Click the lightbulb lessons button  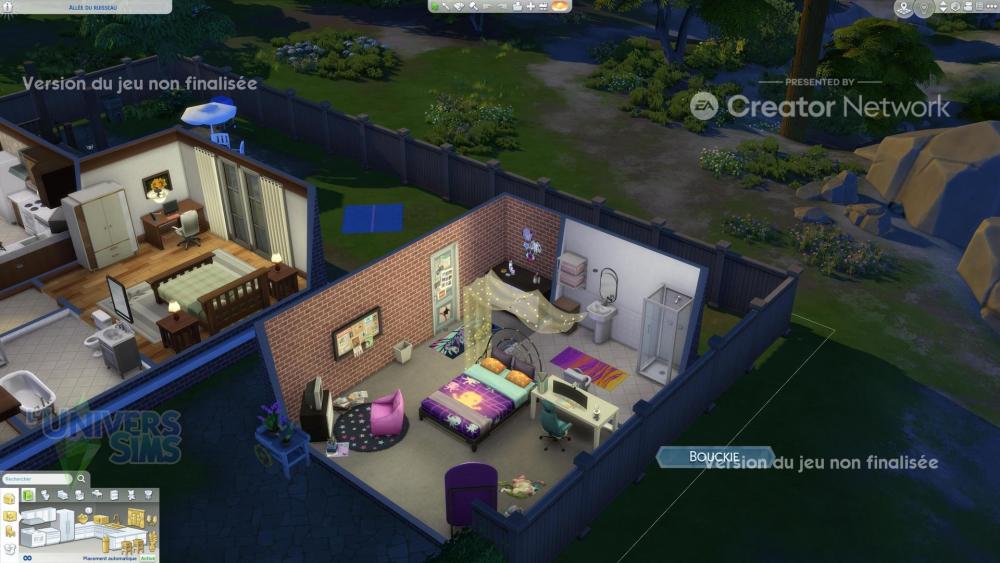[x=924, y=9]
